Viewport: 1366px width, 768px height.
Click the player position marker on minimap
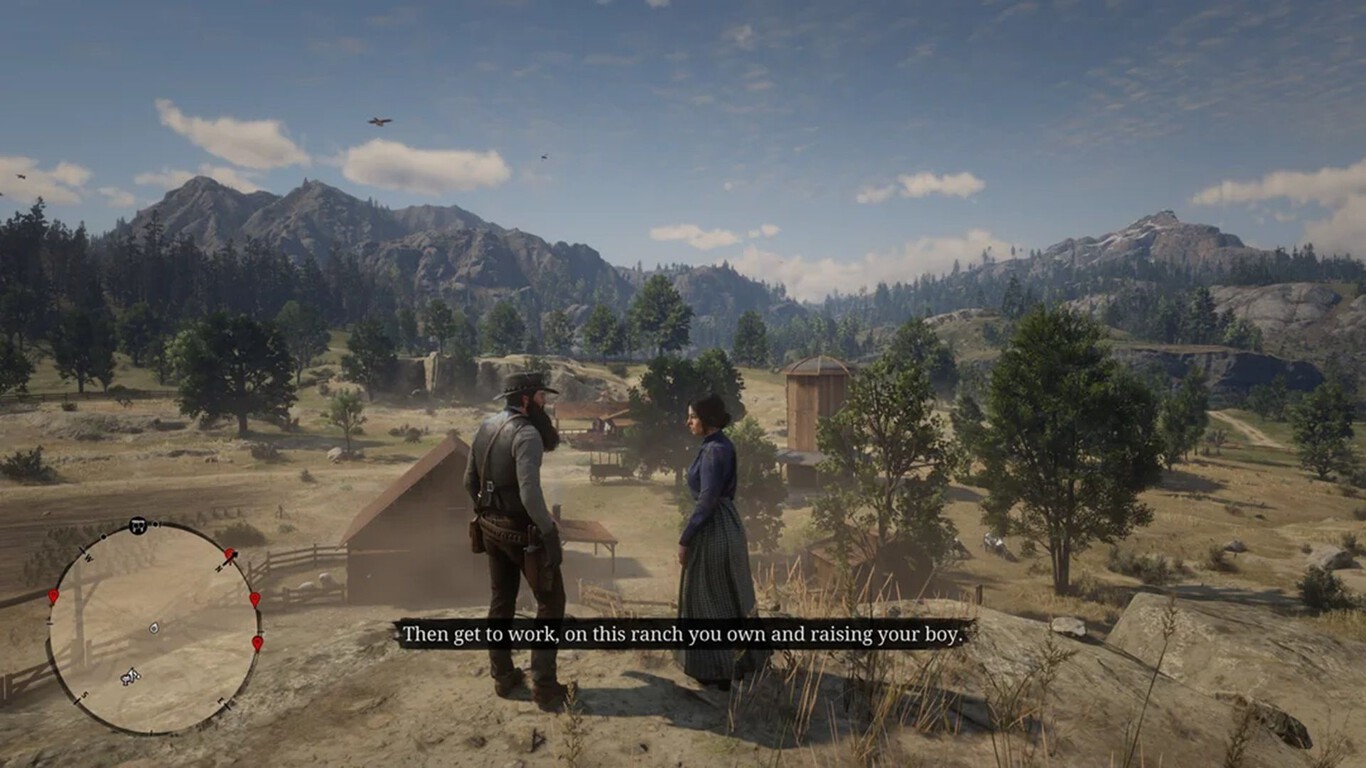[154, 628]
